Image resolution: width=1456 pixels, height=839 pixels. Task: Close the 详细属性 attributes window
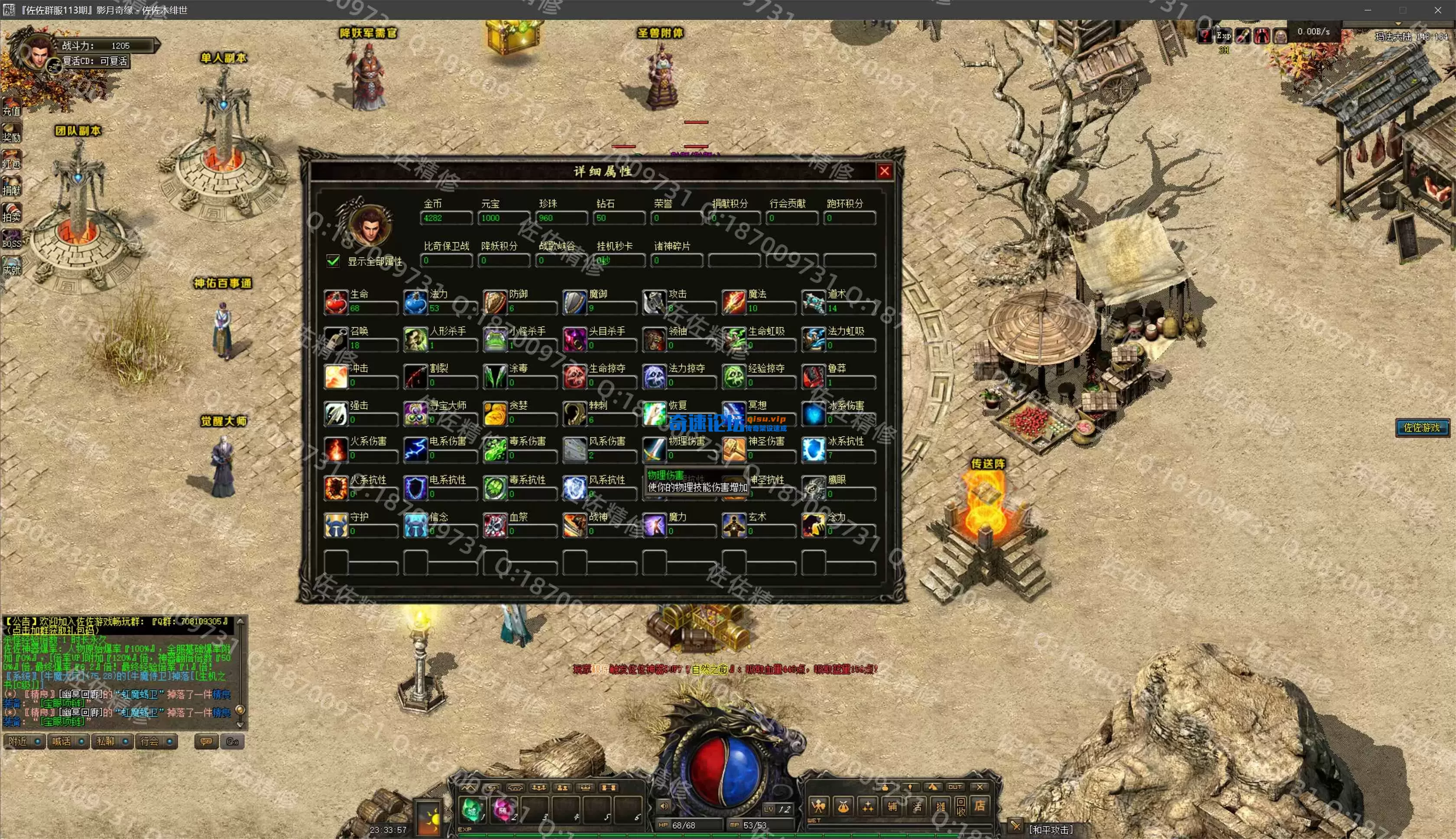[884, 171]
